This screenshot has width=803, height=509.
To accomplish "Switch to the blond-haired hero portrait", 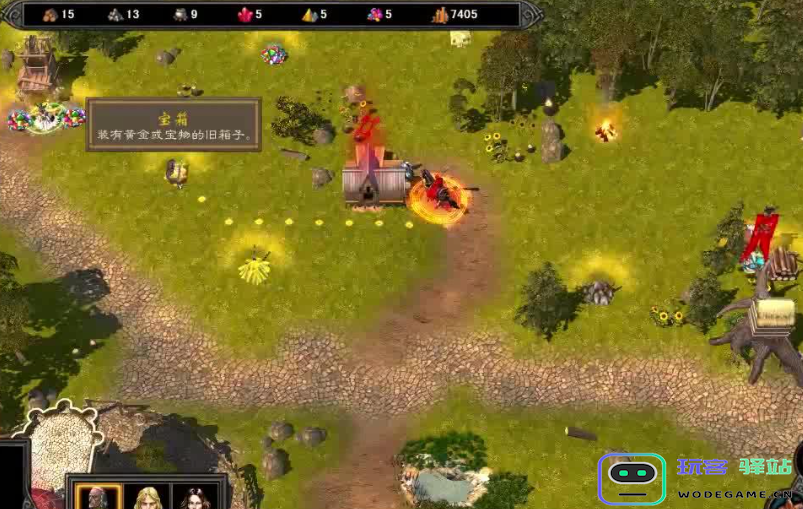I will click(x=148, y=497).
